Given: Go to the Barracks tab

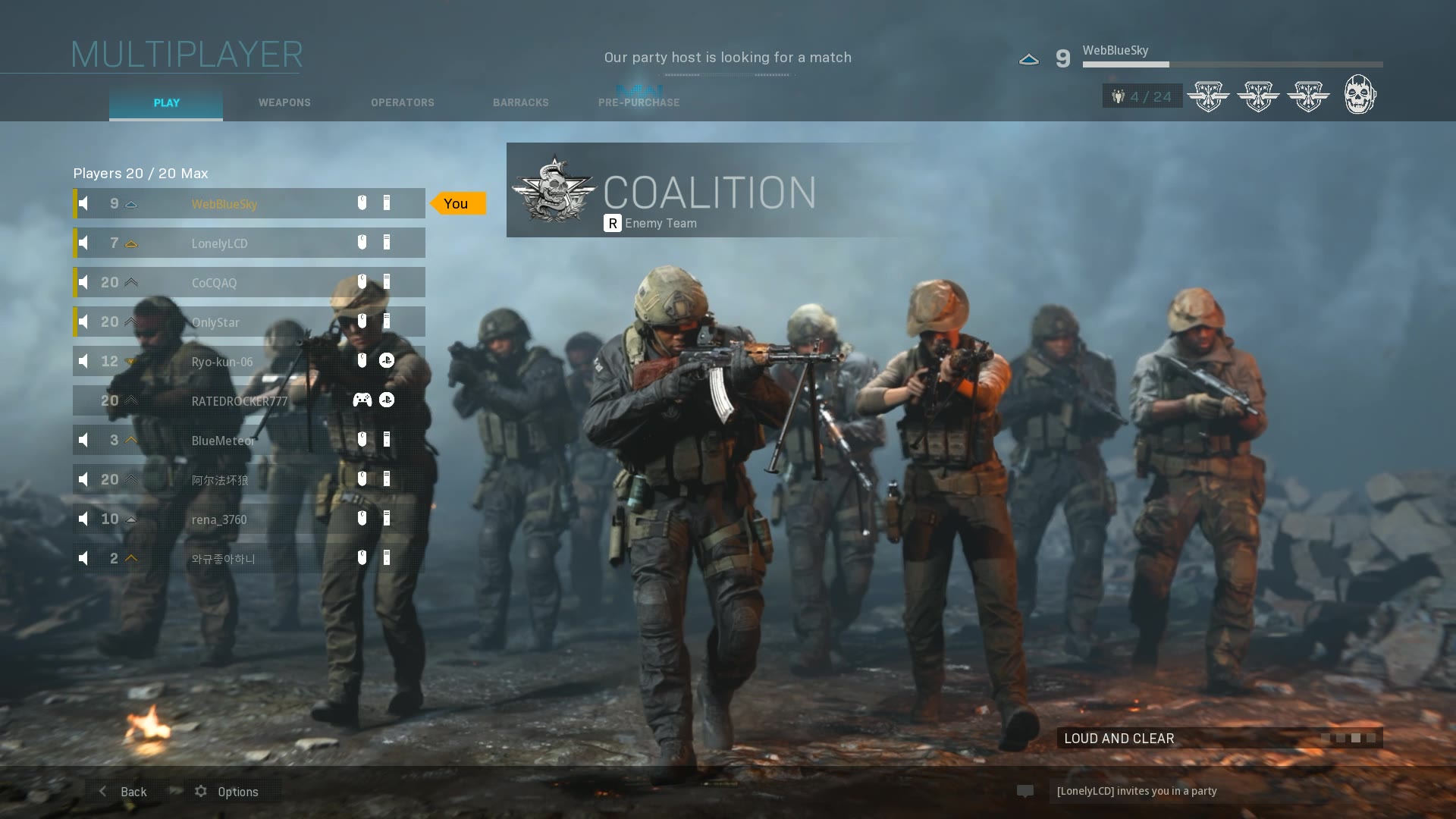Looking at the screenshot, I should (x=520, y=102).
